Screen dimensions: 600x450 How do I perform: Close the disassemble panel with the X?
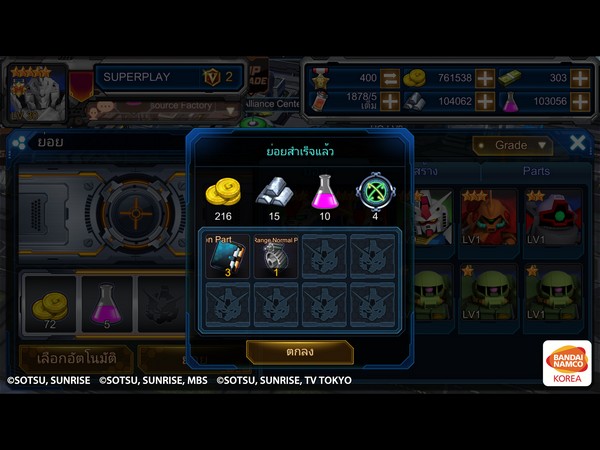point(577,144)
